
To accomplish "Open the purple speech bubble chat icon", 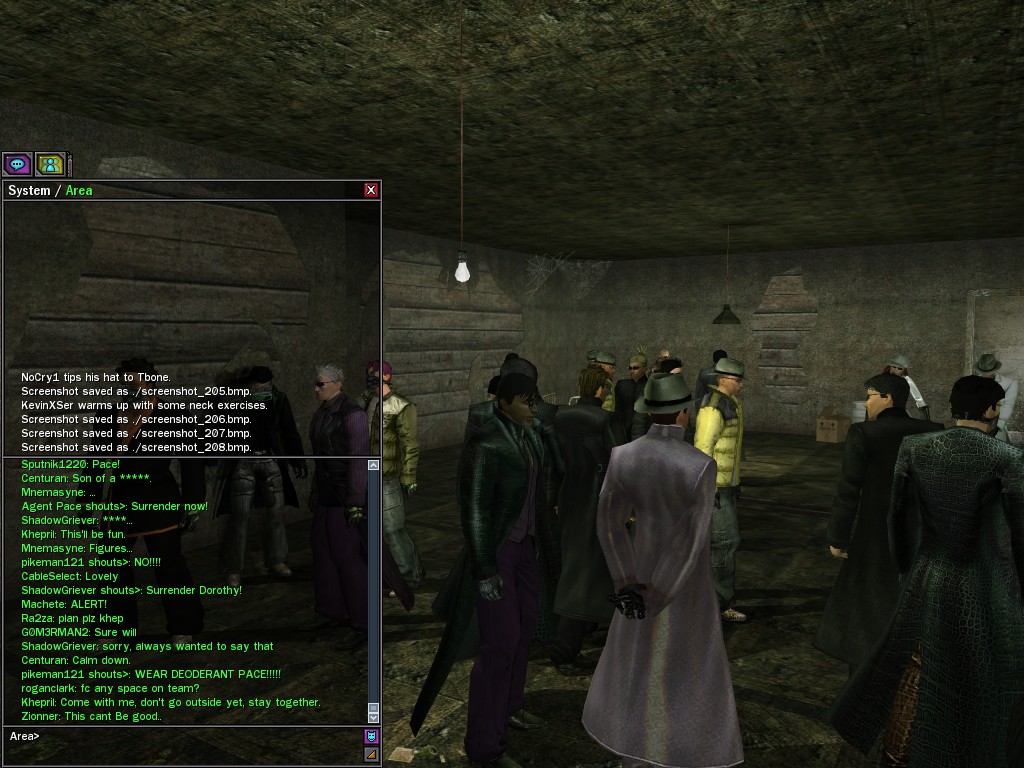I will [17, 164].
